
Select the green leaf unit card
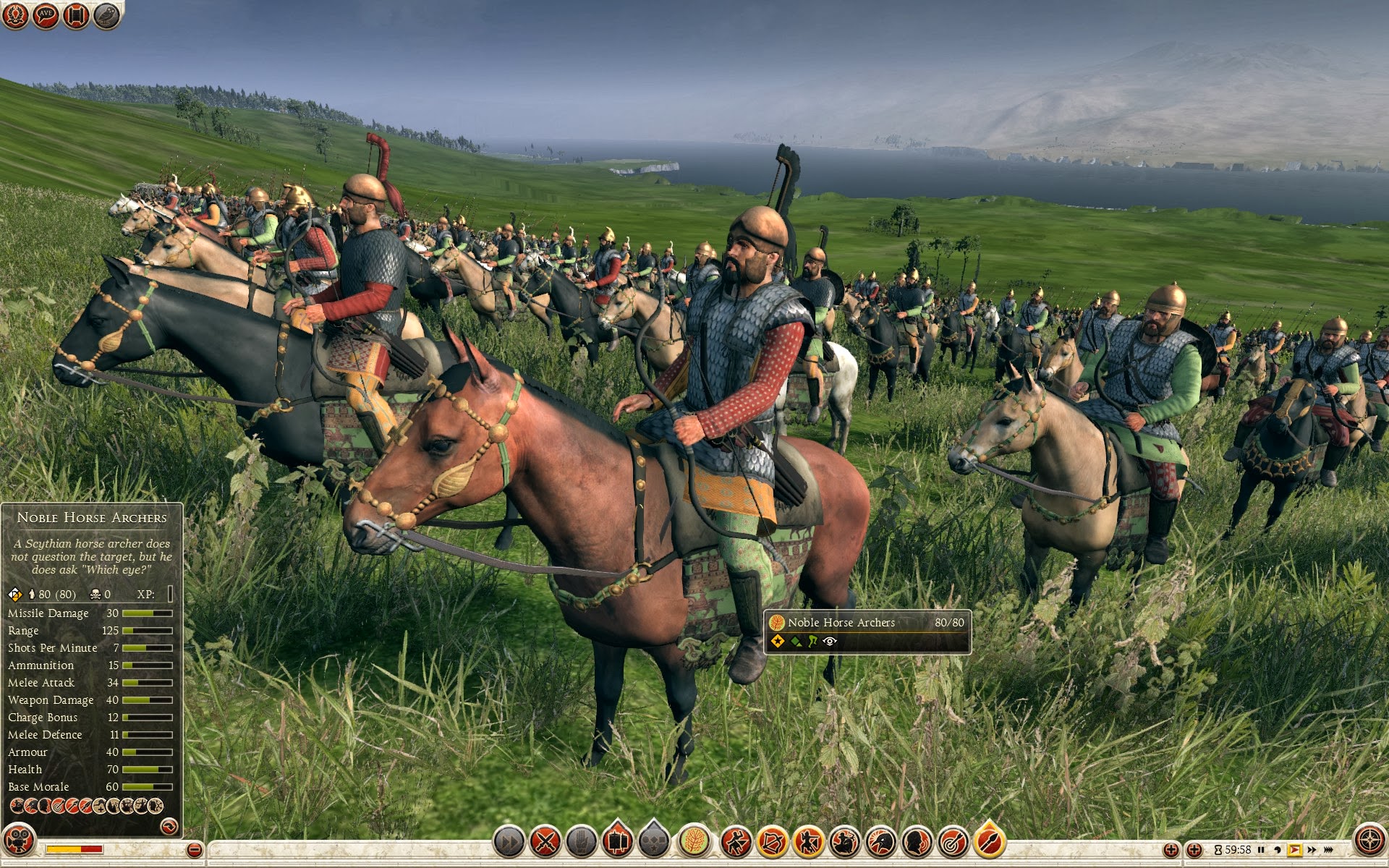pyautogui.click(x=694, y=842)
